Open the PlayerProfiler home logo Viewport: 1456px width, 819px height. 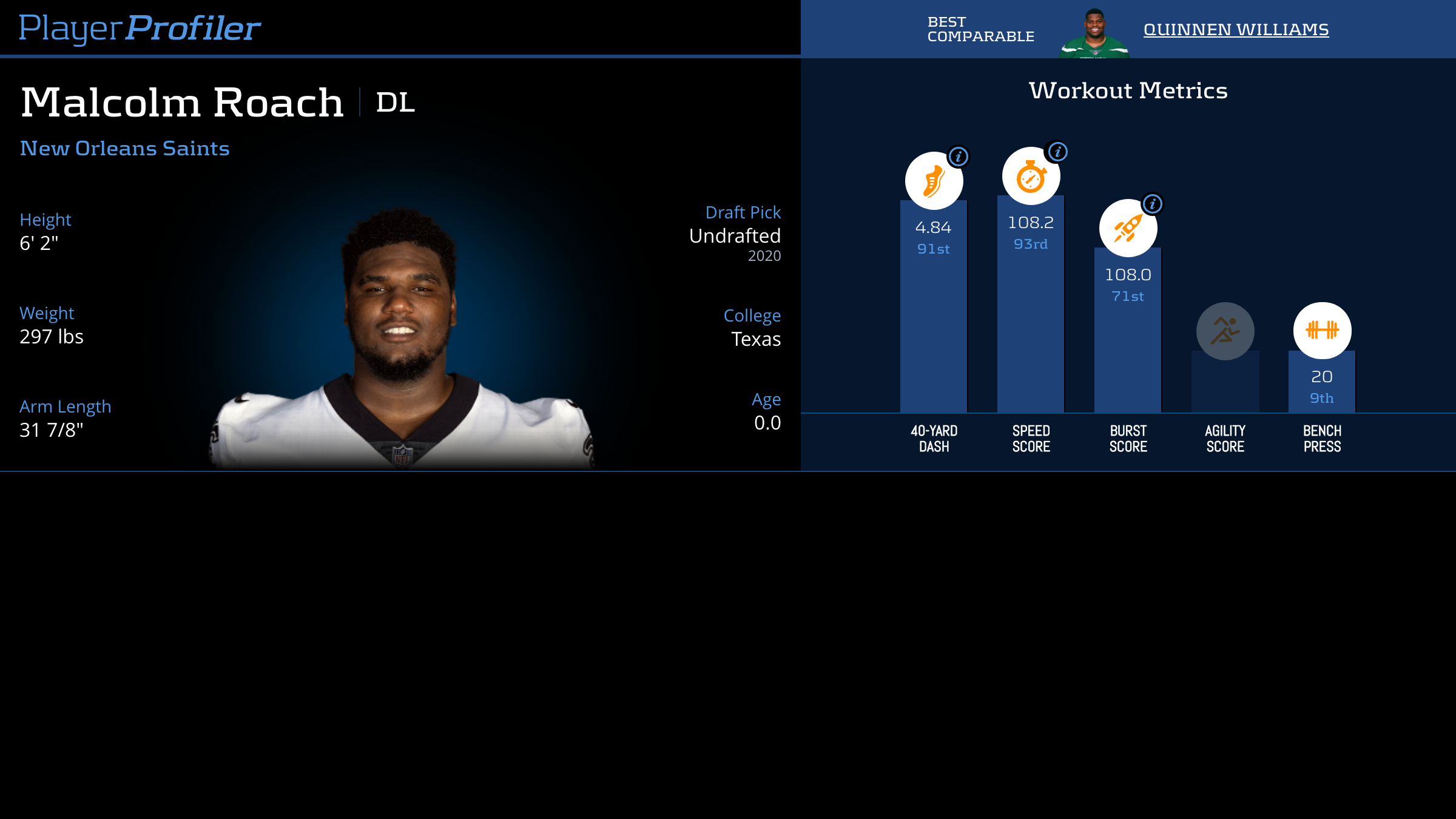(140, 29)
